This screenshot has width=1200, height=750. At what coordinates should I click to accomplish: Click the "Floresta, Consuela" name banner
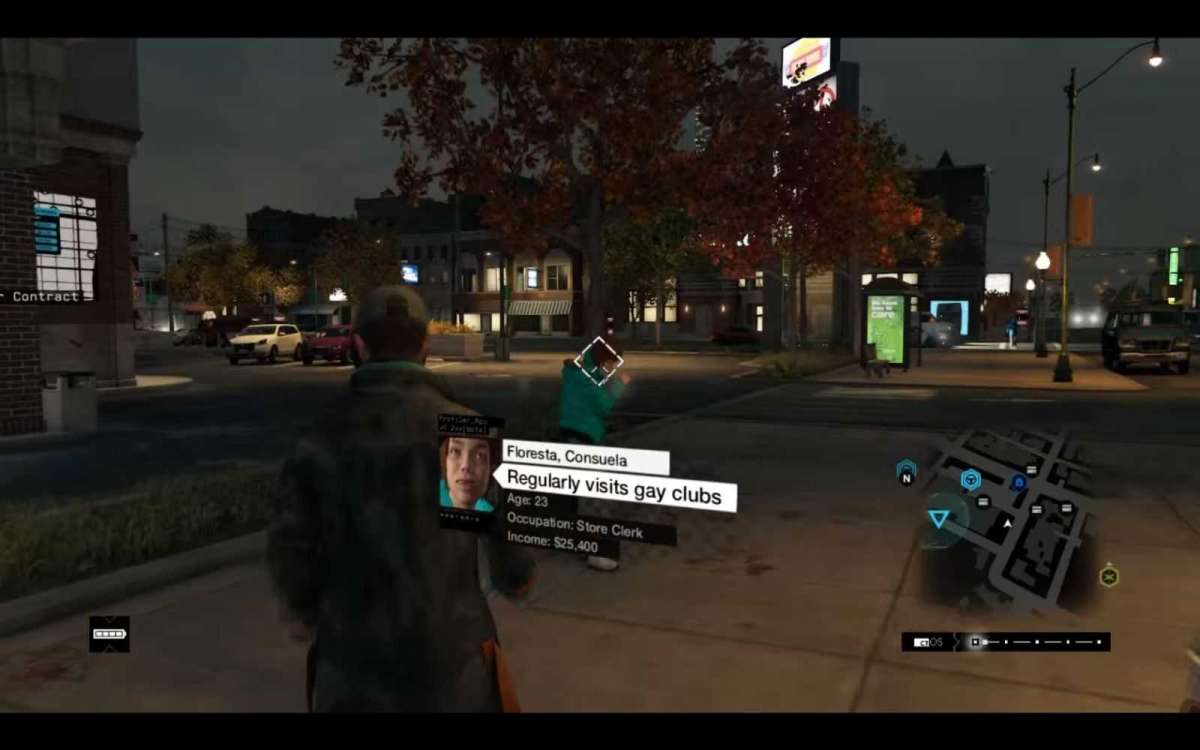[x=585, y=458]
